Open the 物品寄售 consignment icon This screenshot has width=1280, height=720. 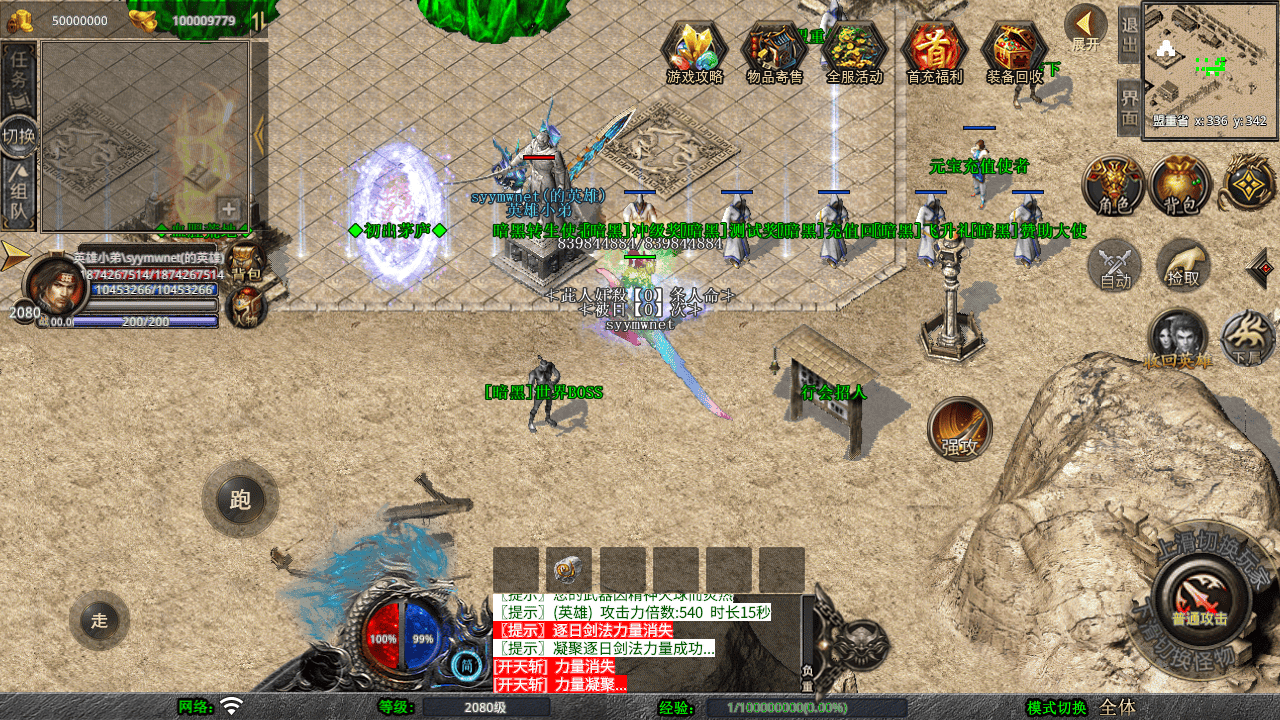pos(775,51)
